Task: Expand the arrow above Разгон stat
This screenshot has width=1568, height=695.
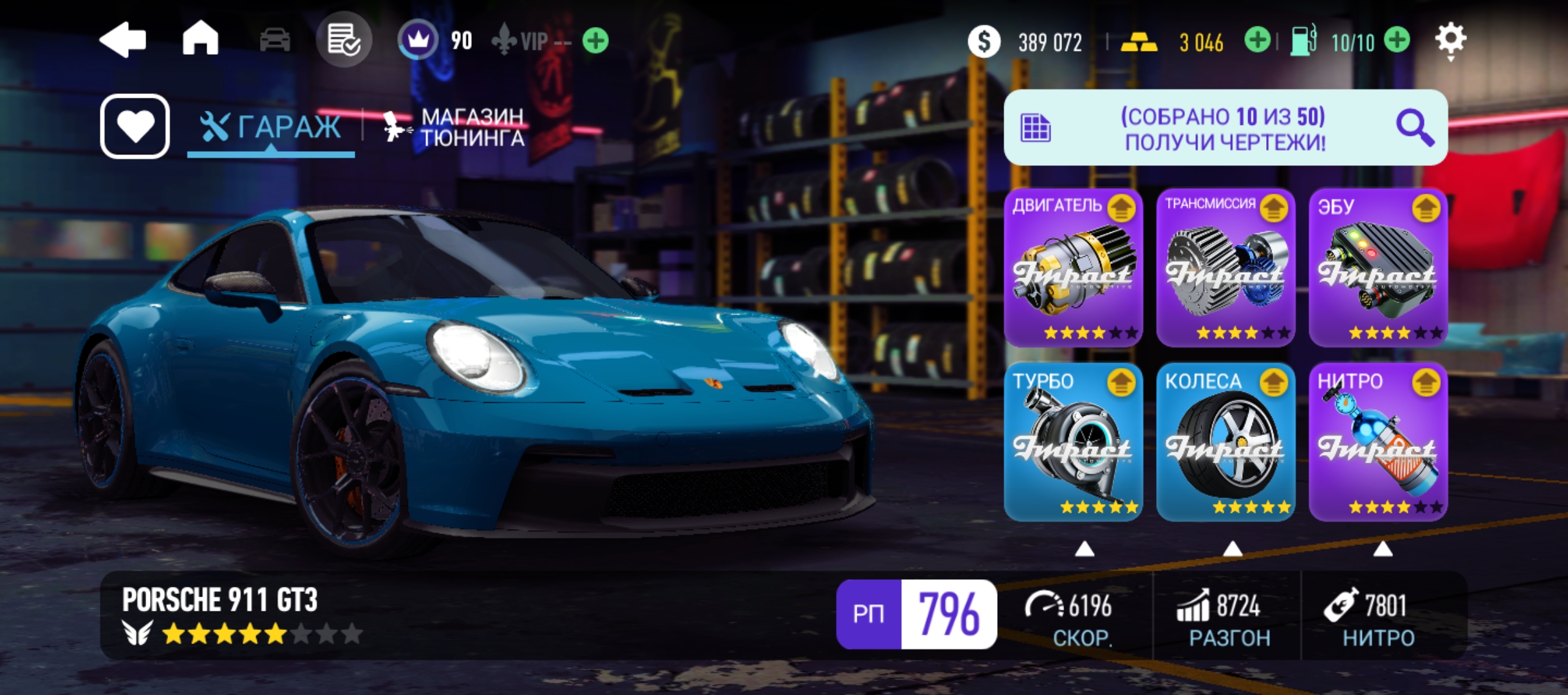Action: [1232, 549]
